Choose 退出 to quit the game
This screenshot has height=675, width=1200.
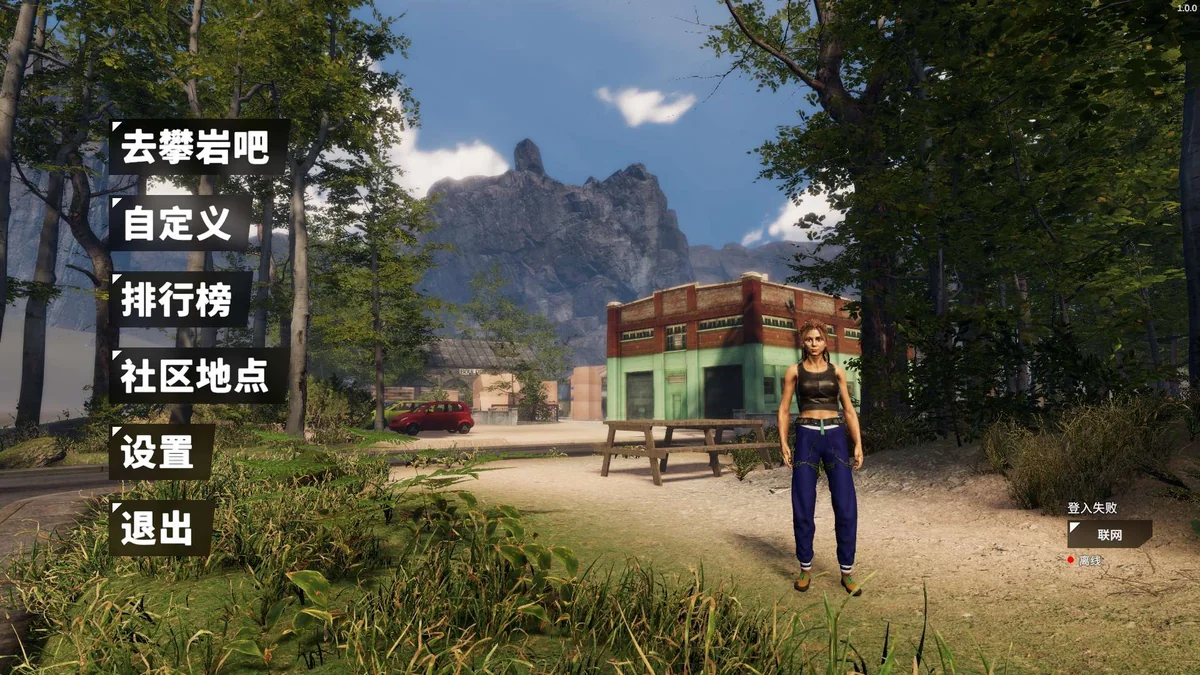point(161,528)
